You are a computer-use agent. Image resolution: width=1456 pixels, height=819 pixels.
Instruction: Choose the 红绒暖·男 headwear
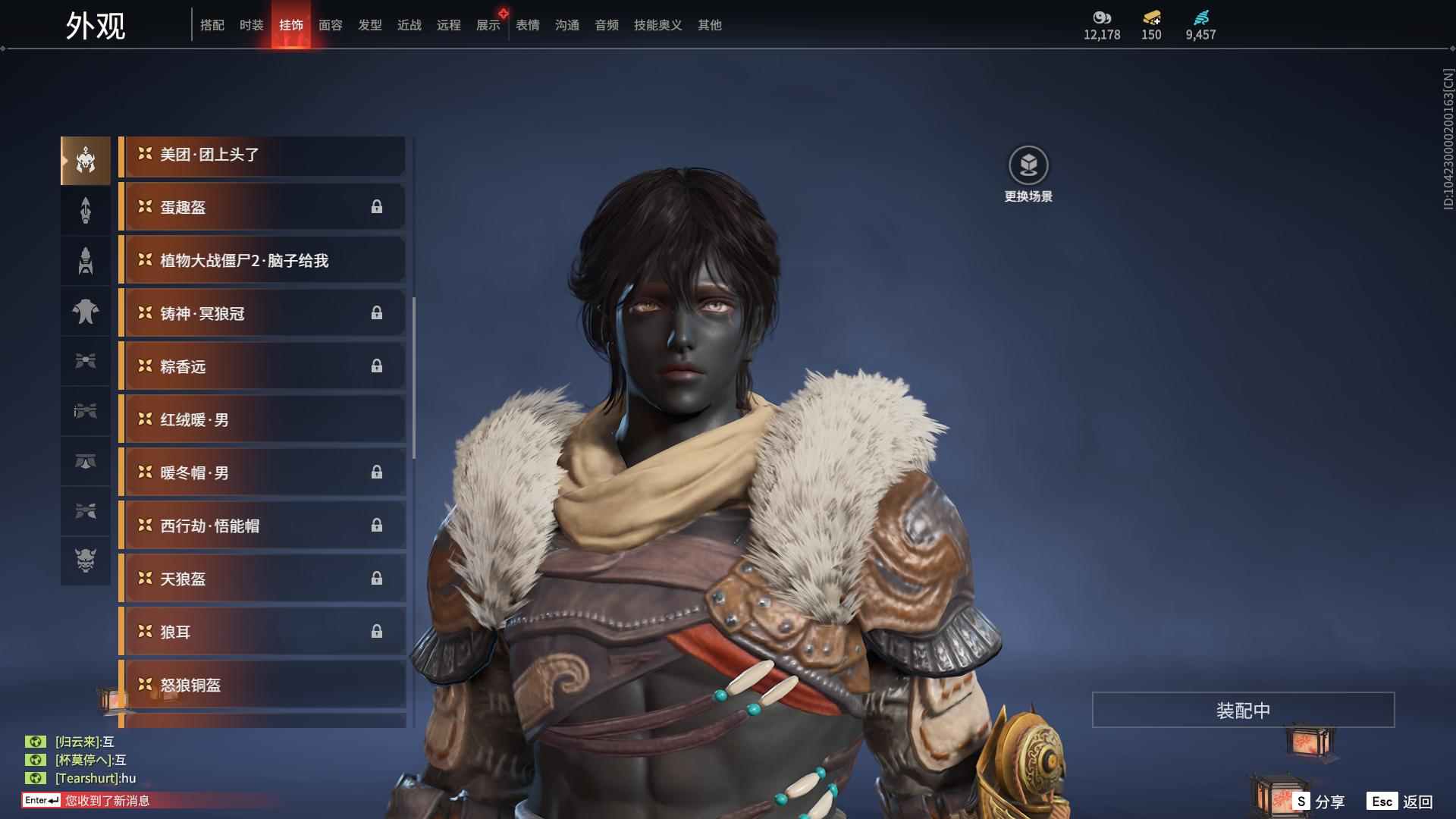click(x=262, y=420)
